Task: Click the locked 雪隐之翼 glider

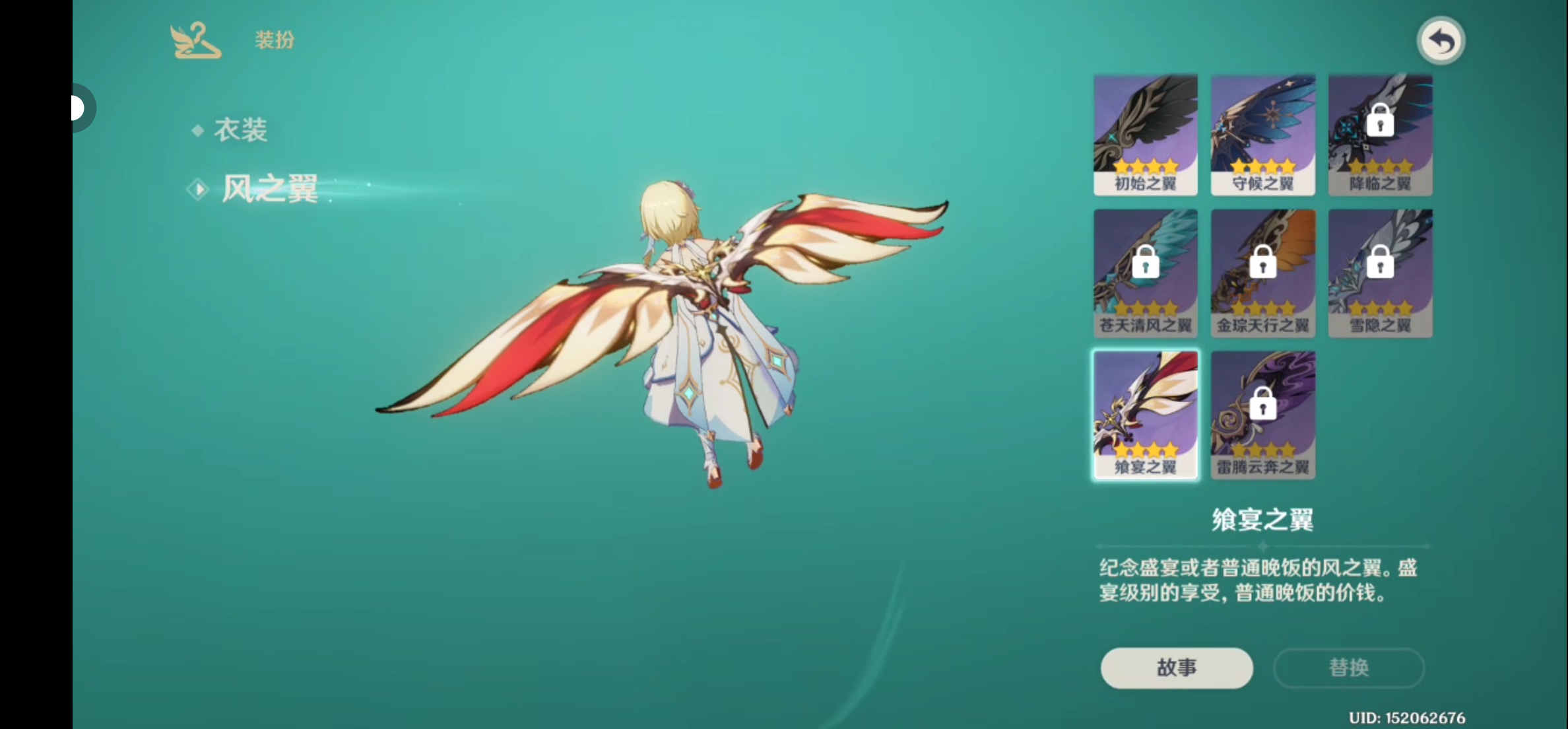Action: tap(1380, 273)
